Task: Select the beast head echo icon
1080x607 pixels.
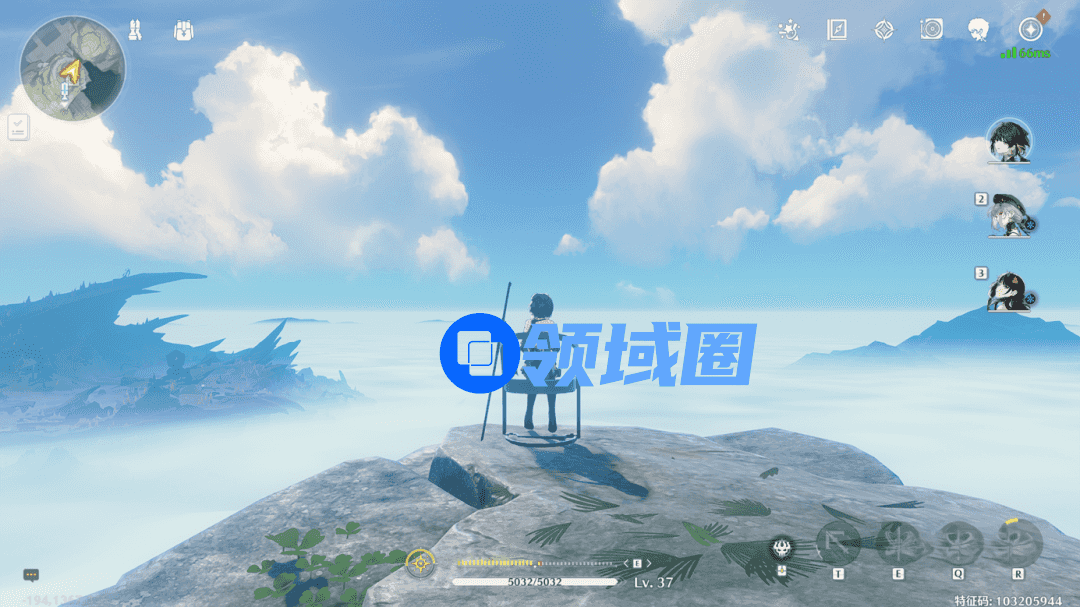Action: (783, 548)
